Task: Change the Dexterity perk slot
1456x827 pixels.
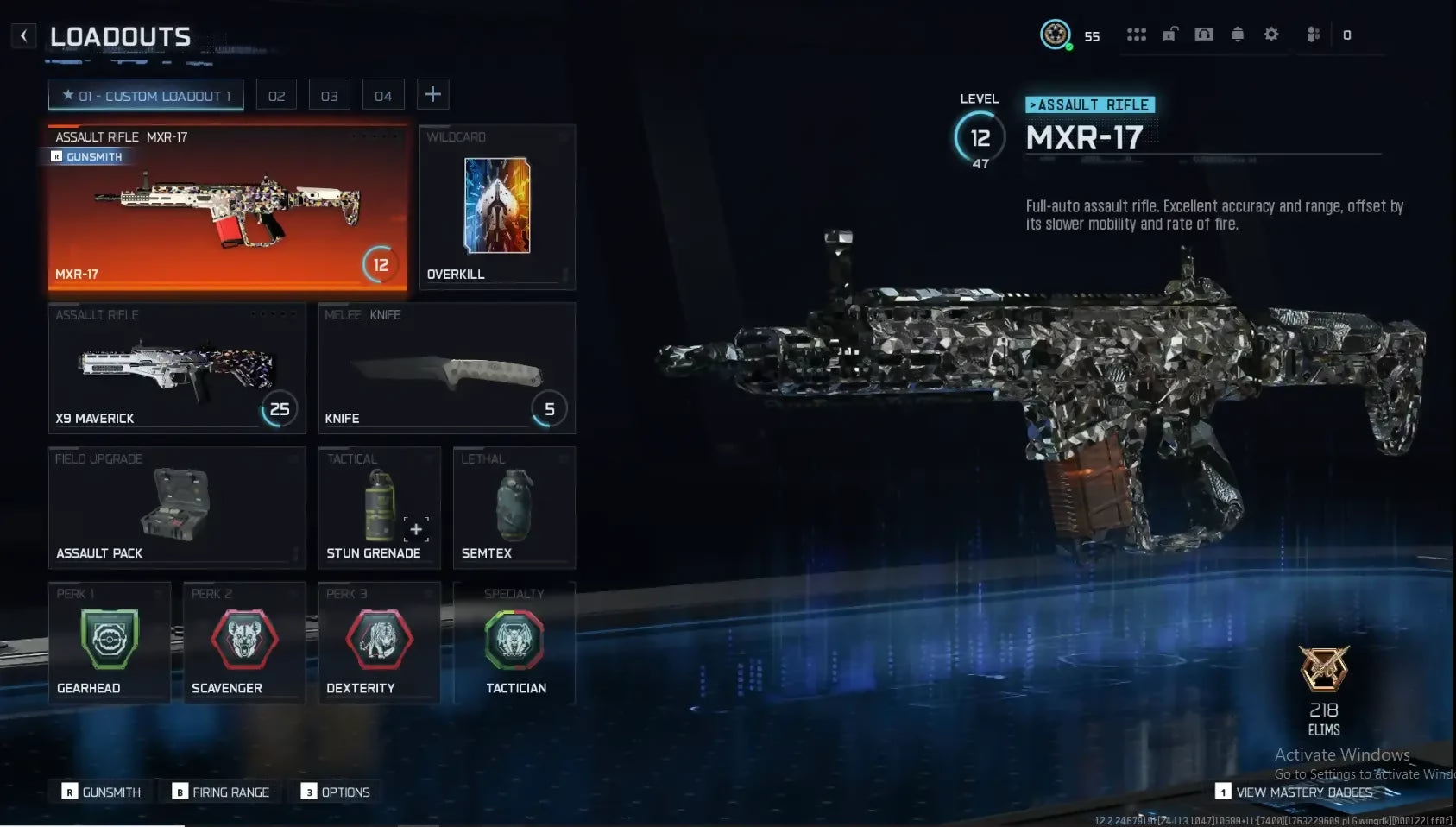Action: (x=379, y=642)
